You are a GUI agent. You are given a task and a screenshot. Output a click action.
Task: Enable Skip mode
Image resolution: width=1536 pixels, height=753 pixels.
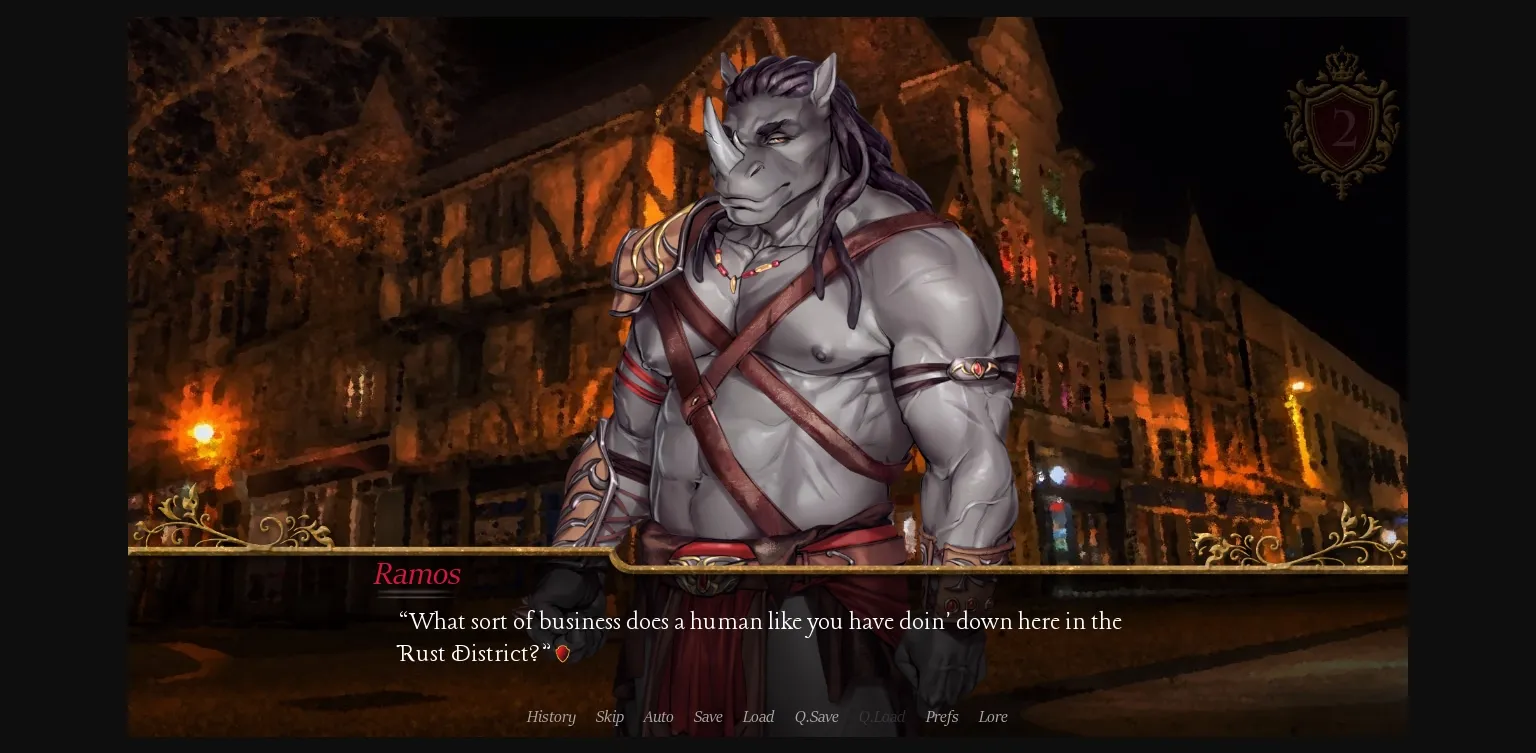coord(609,717)
